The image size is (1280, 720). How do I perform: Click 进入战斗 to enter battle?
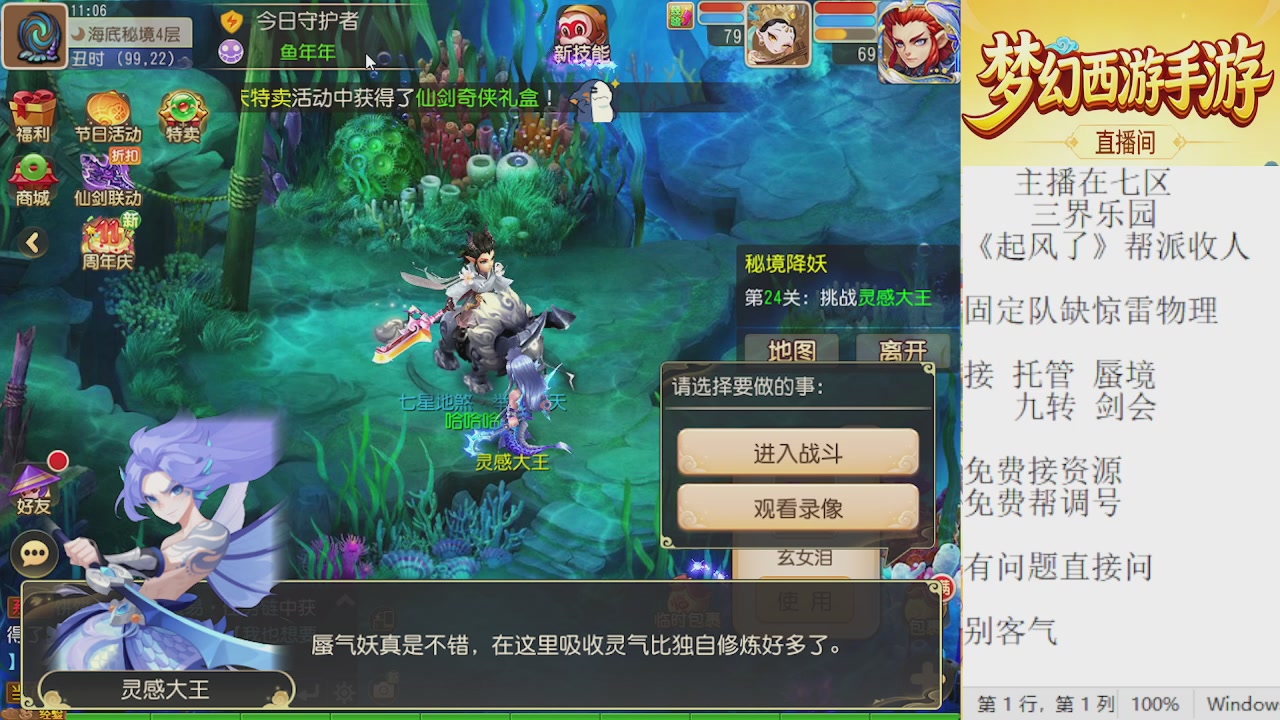[x=797, y=453]
